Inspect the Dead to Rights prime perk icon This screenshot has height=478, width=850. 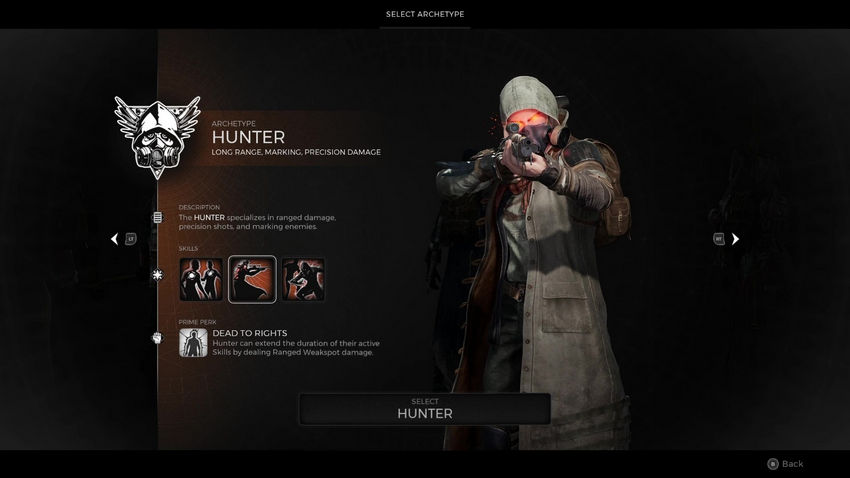tap(193, 343)
